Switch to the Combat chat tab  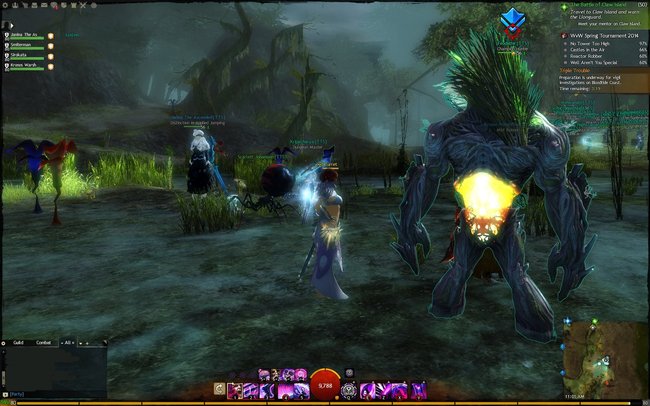point(44,342)
